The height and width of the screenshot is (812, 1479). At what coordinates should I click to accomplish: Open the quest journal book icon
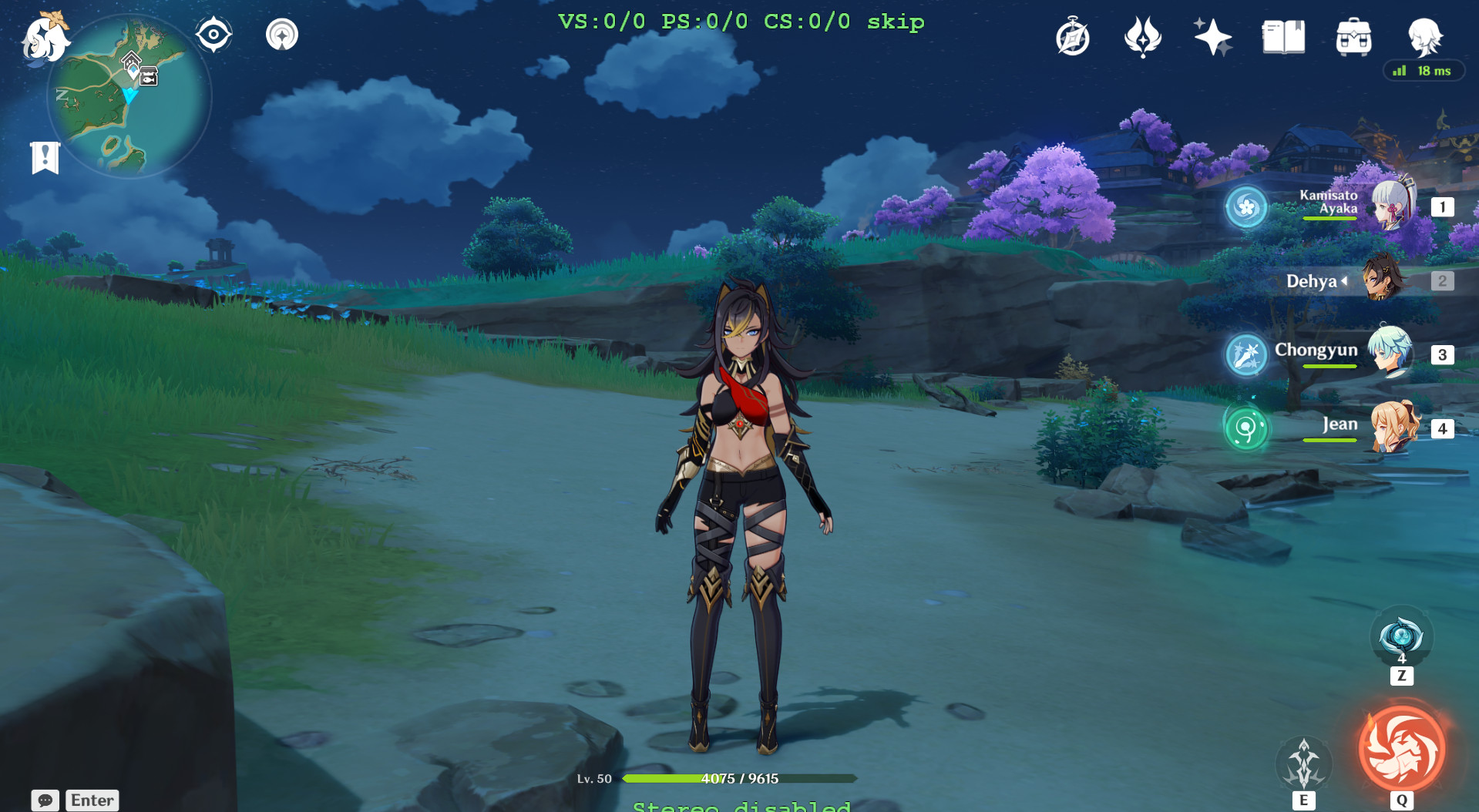point(1282,36)
